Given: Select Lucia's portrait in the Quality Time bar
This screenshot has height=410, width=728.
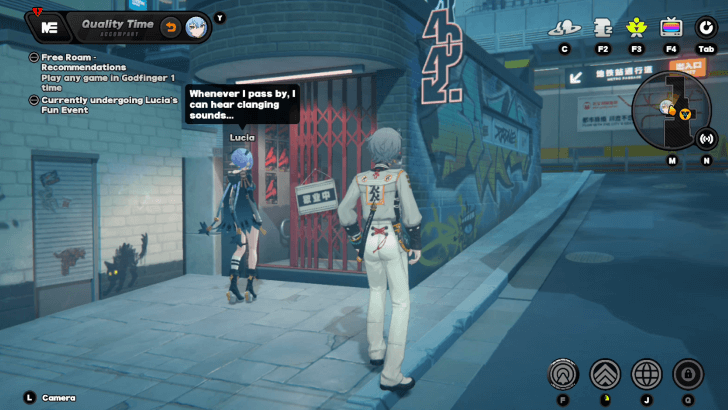Looking at the screenshot, I should click(x=196, y=26).
